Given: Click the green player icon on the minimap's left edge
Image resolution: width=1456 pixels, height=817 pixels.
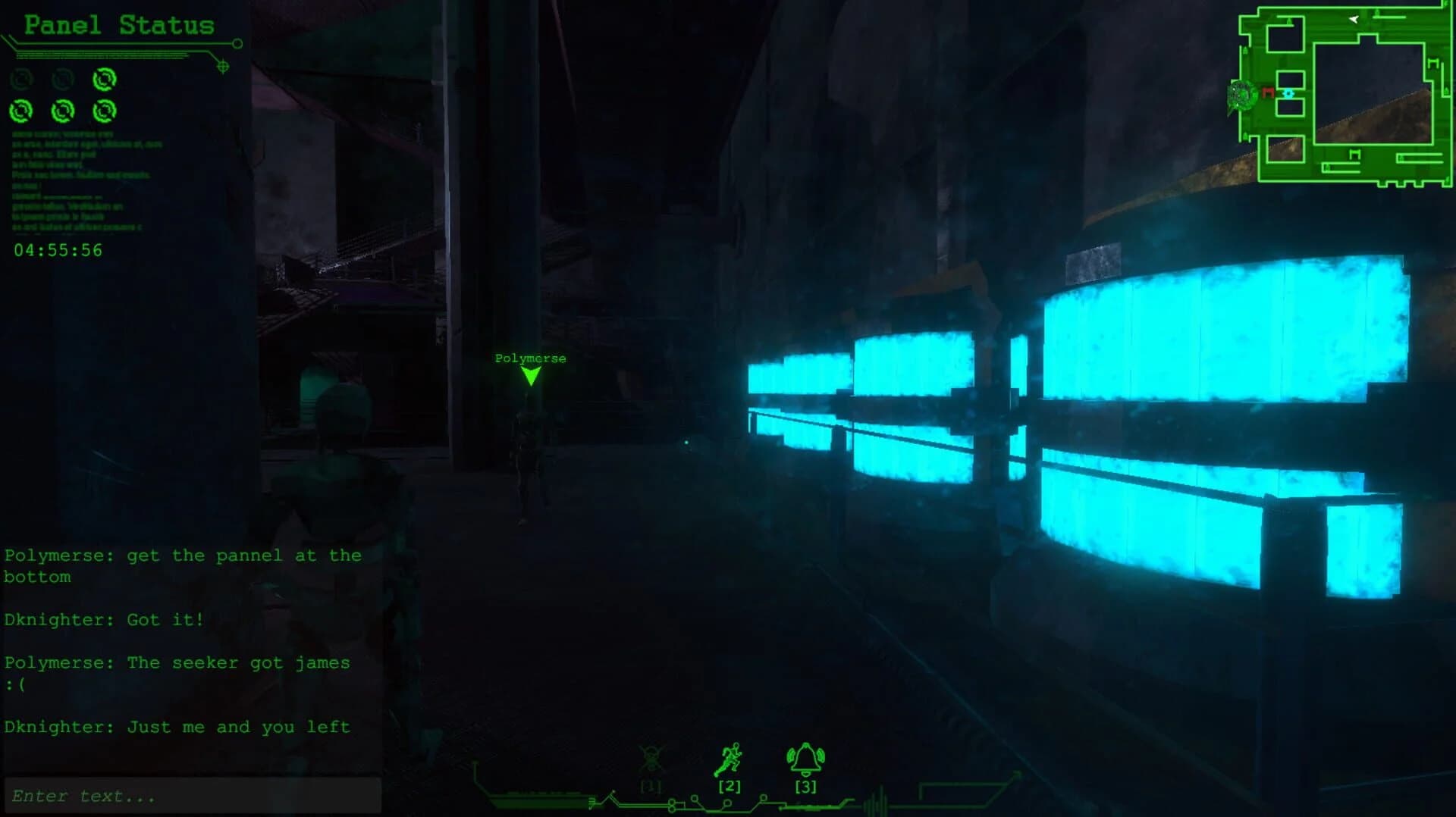Looking at the screenshot, I should click(1244, 94).
